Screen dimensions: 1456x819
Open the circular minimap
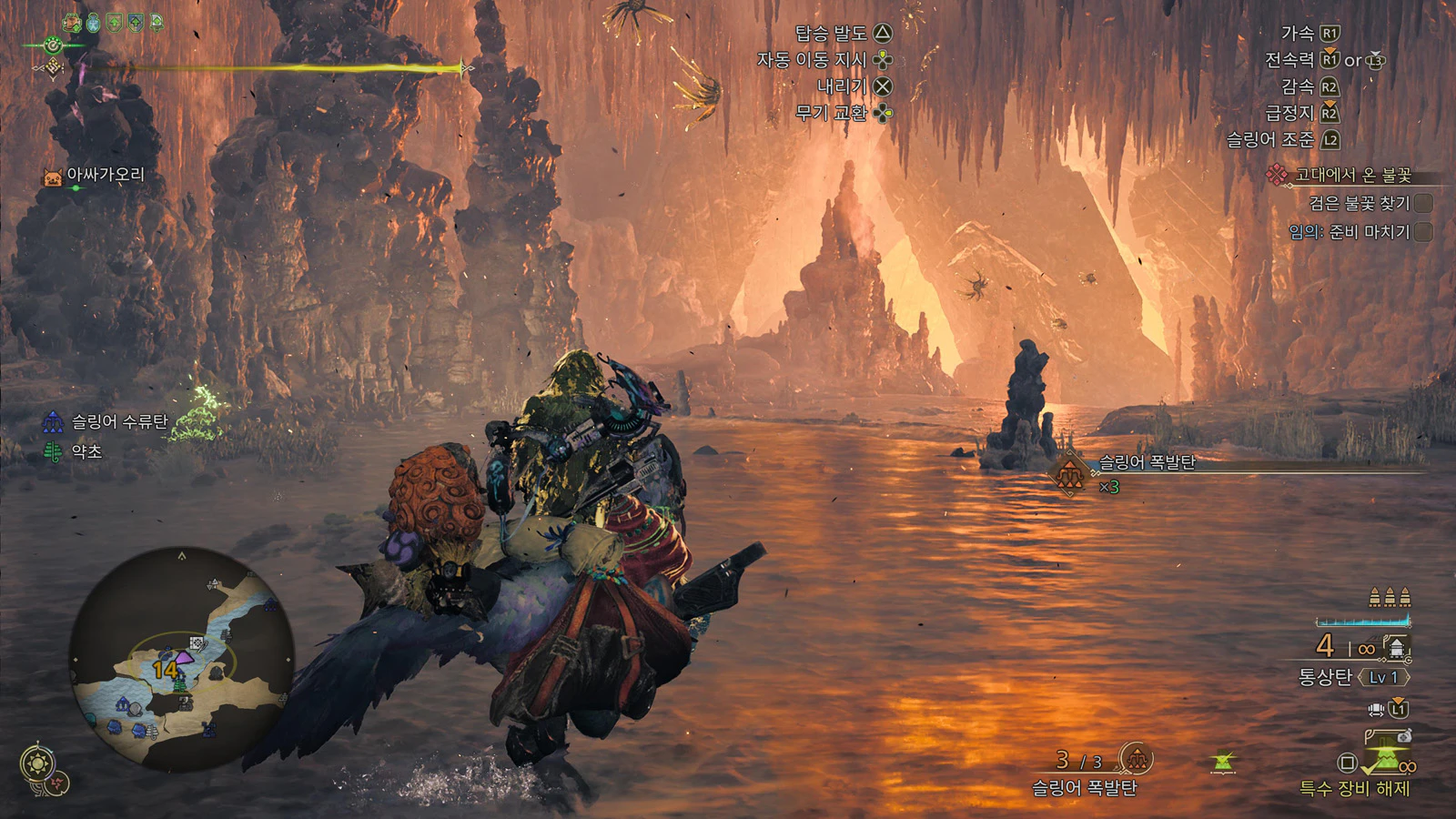tap(182, 659)
